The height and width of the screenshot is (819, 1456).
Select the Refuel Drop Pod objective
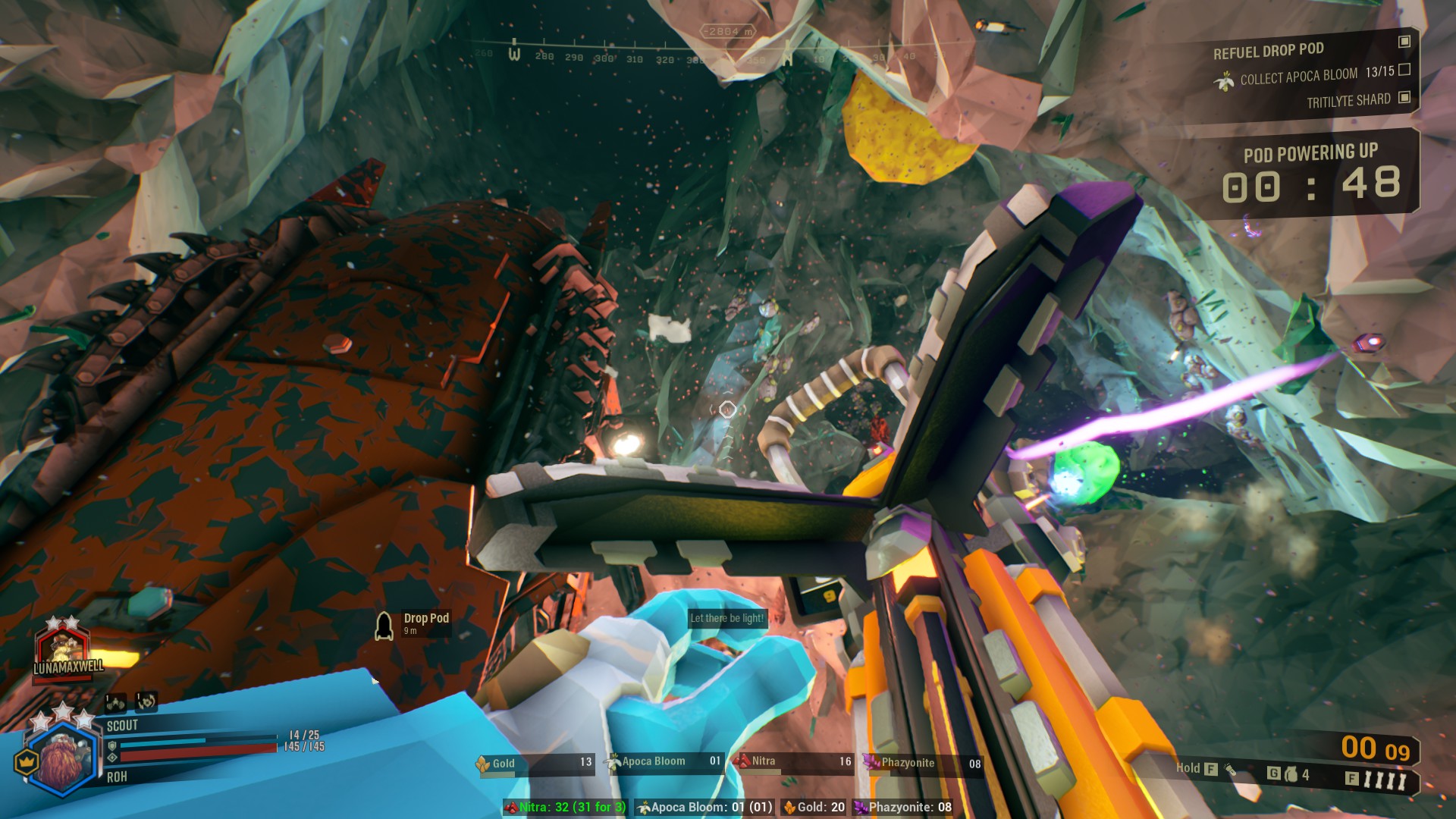pos(1268,51)
